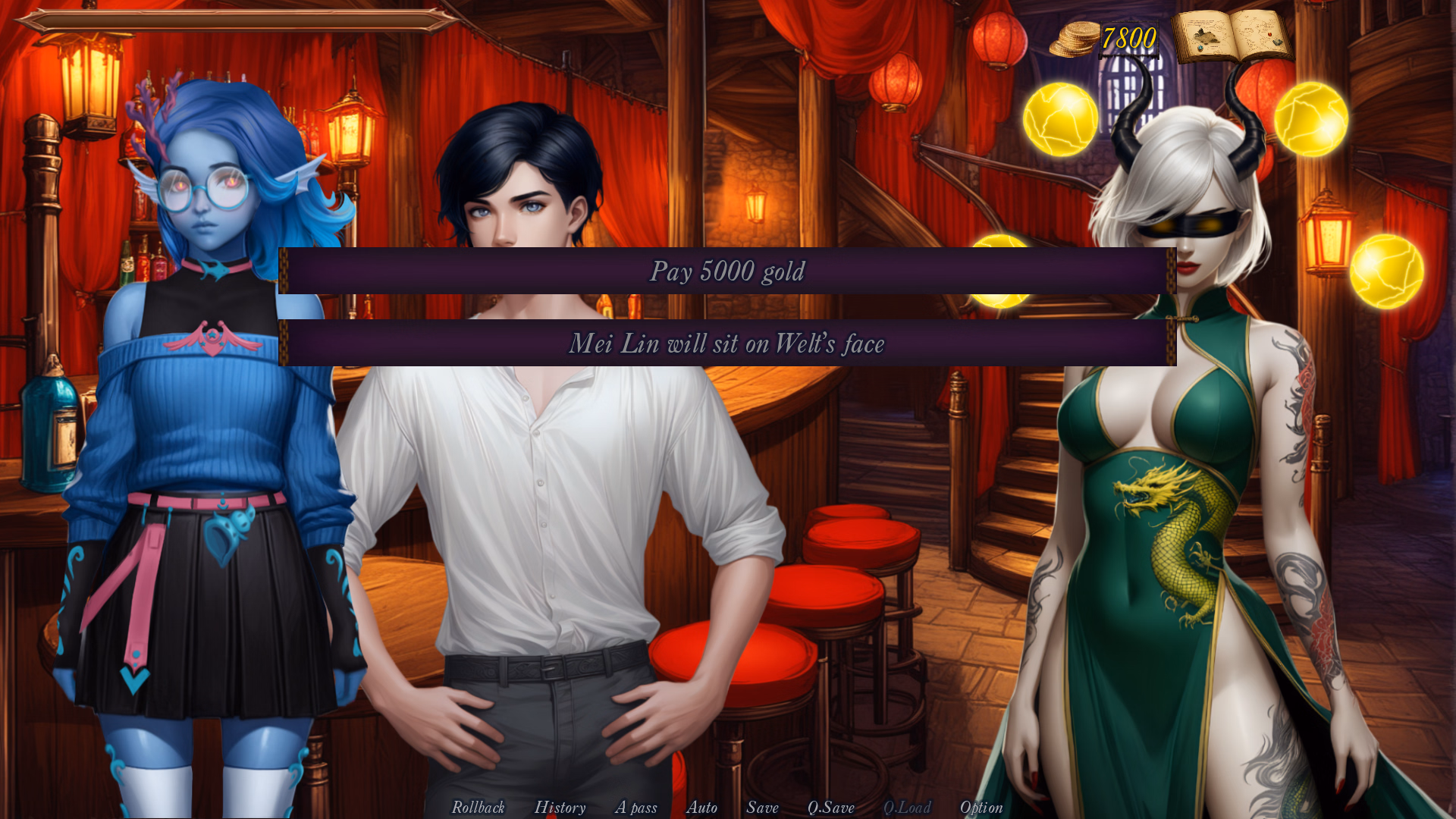Click Rollback in the quick menu

pyautogui.click(x=478, y=808)
